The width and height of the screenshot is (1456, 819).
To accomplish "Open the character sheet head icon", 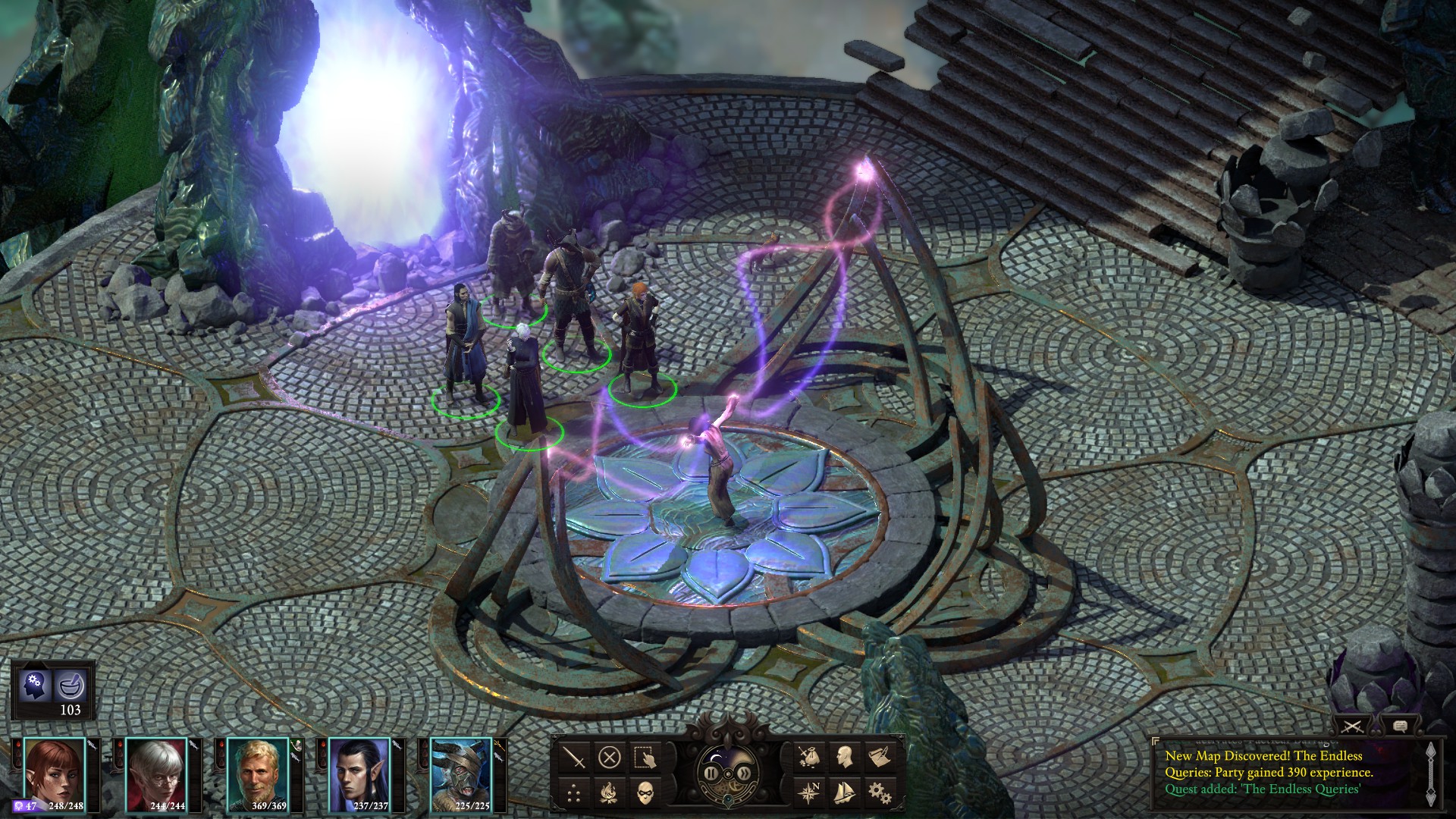I will pyautogui.click(x=844, y=757).
